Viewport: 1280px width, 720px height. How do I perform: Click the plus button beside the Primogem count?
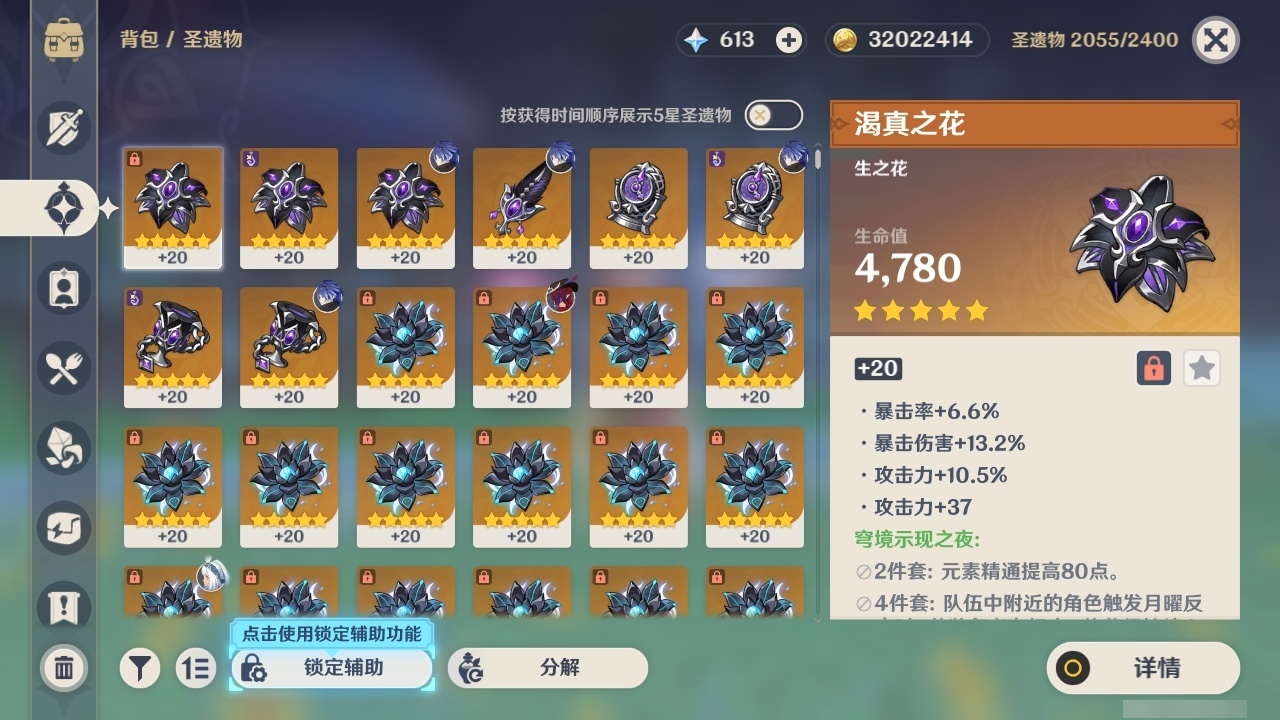(x=789, y=40)
